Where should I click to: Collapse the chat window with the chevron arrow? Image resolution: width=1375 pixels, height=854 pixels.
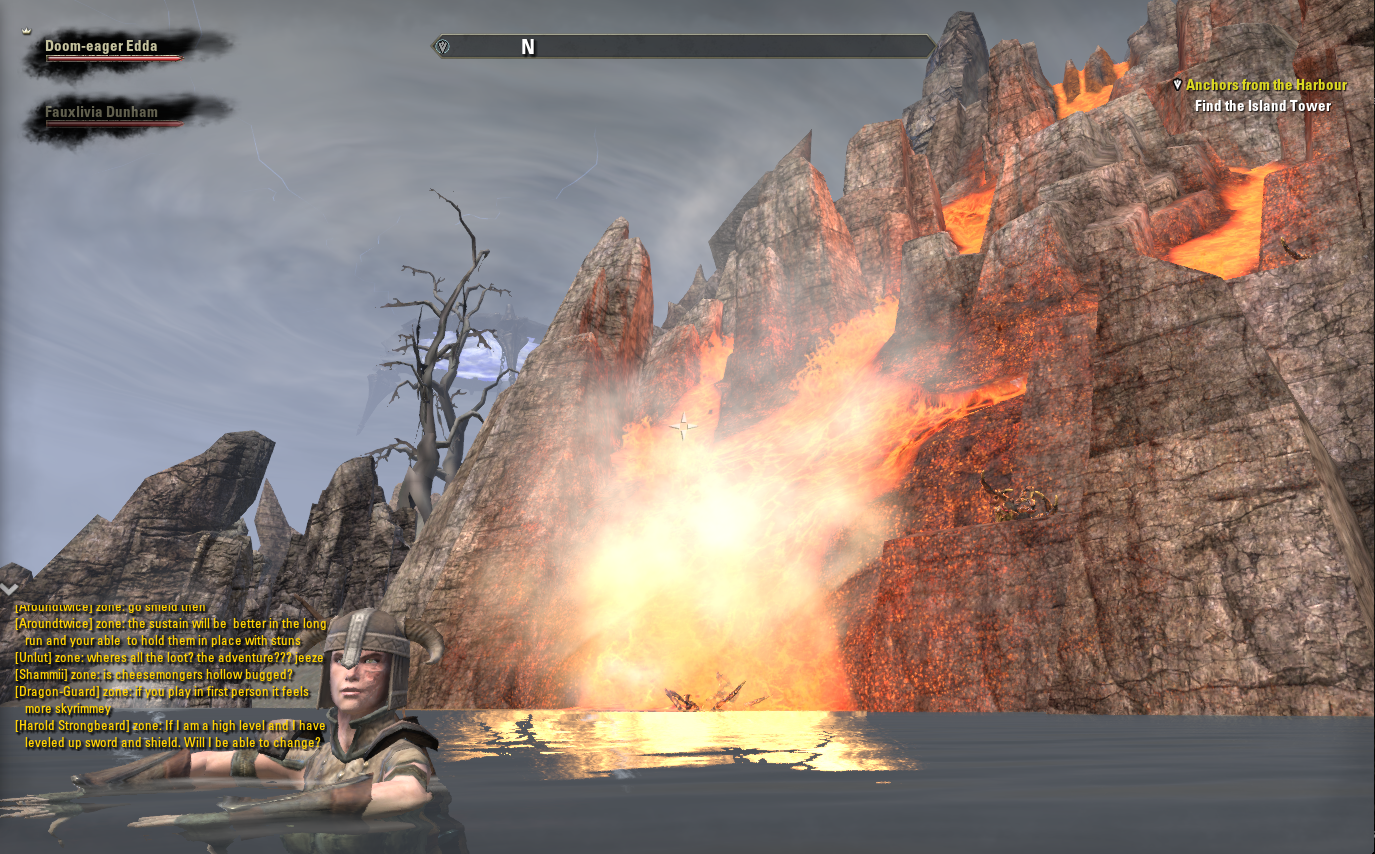(x=10, y=590)
